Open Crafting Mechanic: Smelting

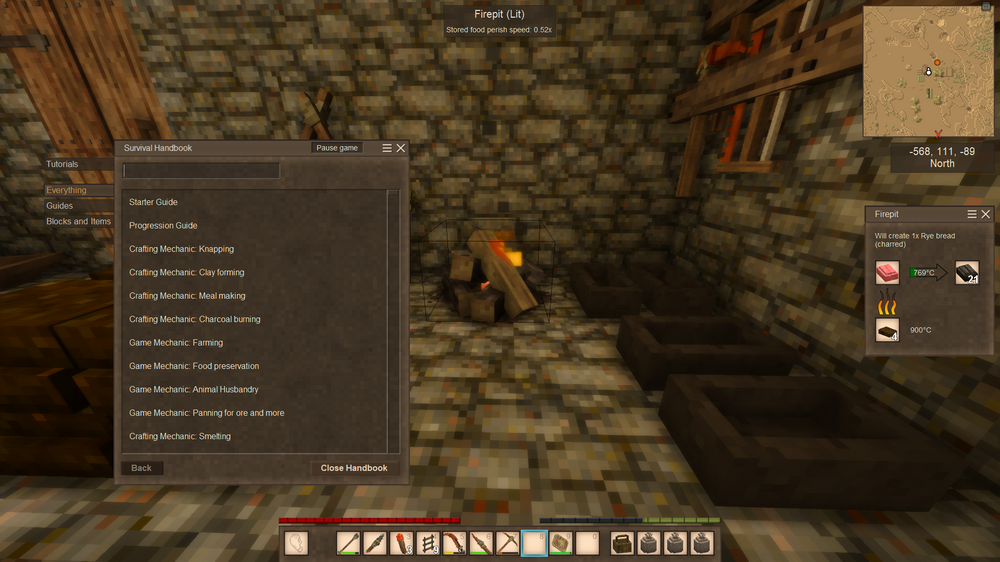179,437
